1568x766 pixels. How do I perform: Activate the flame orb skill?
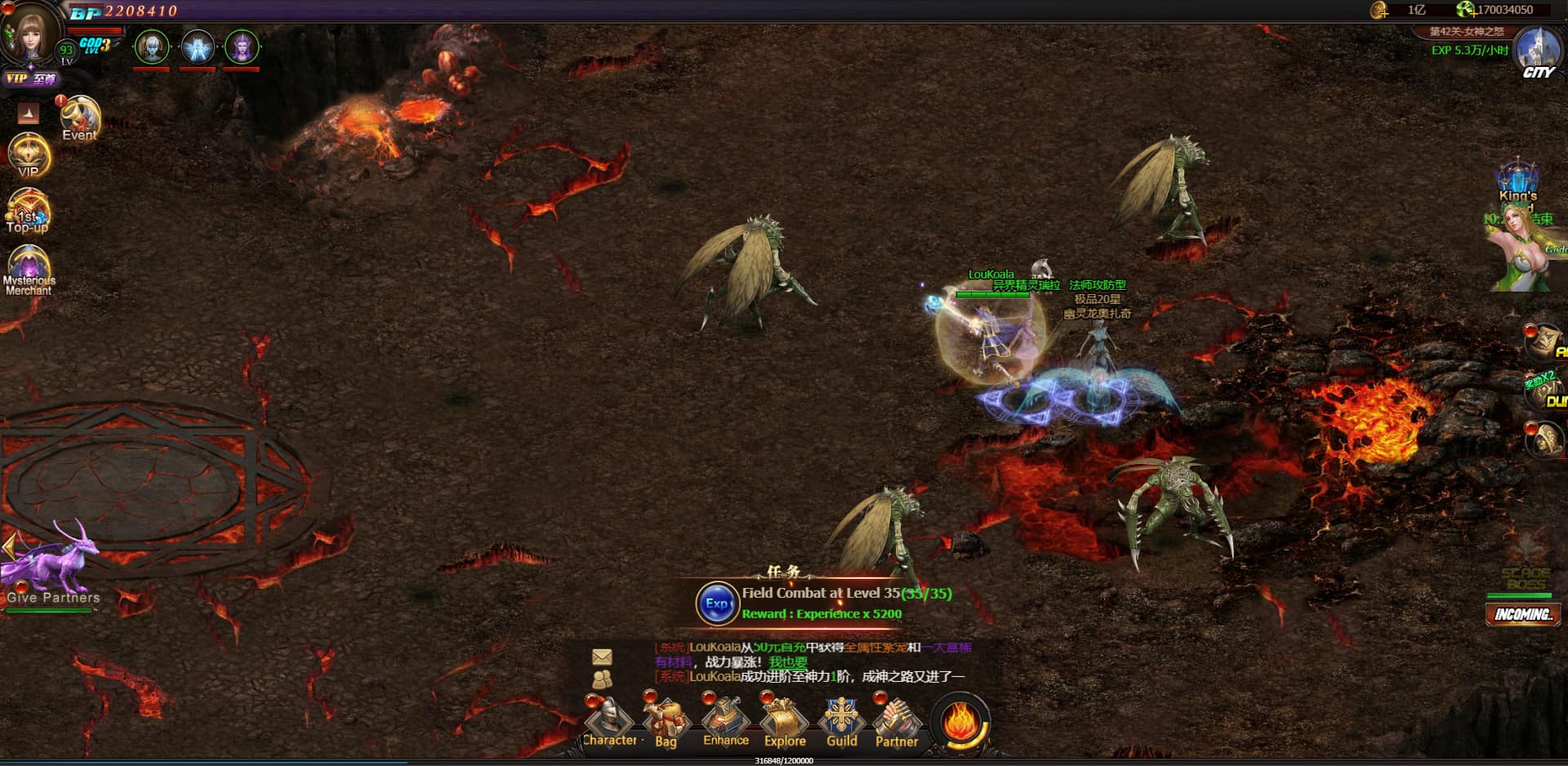click(x=961, y=722)
